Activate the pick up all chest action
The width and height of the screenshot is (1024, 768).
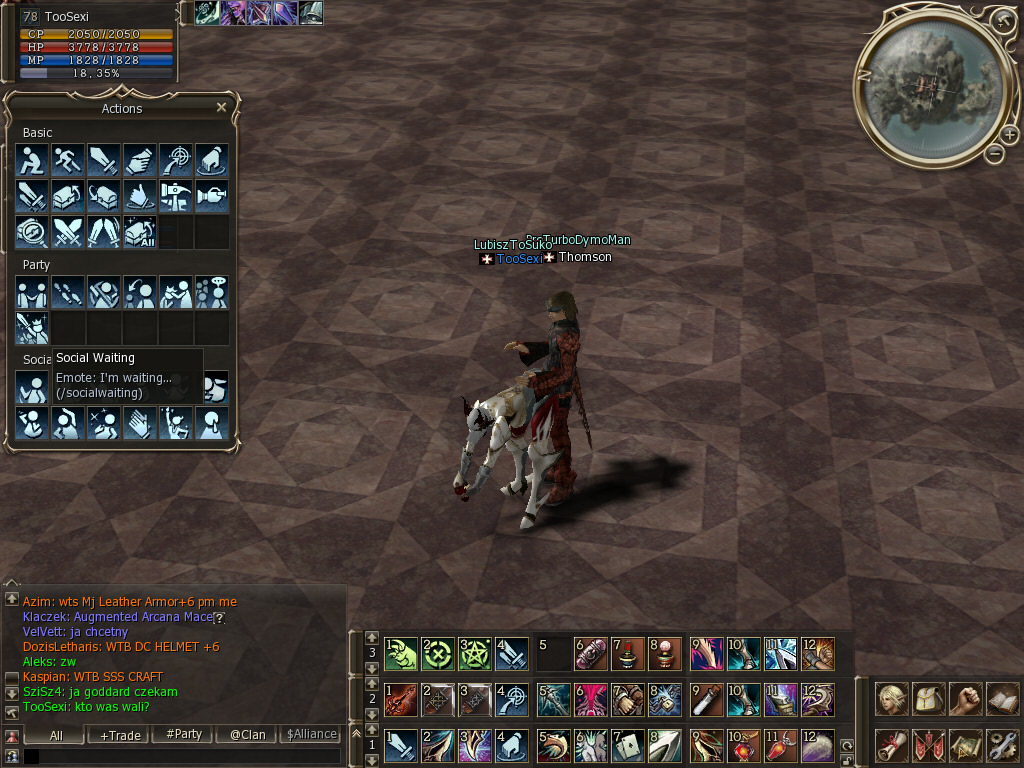pyautogui.click(x=139, y=232)
